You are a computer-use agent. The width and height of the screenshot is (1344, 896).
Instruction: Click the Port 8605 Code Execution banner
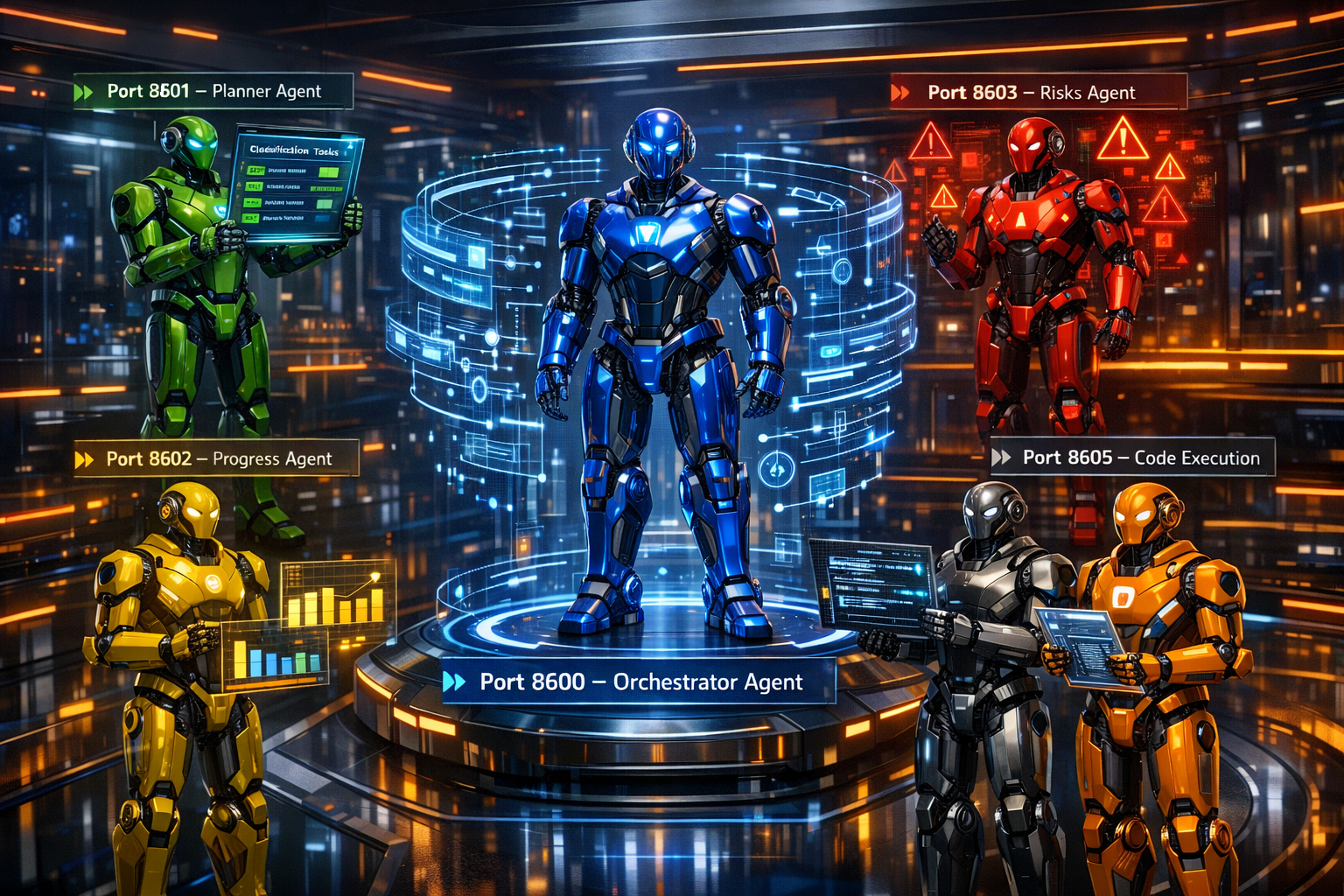click(1132, 458)
